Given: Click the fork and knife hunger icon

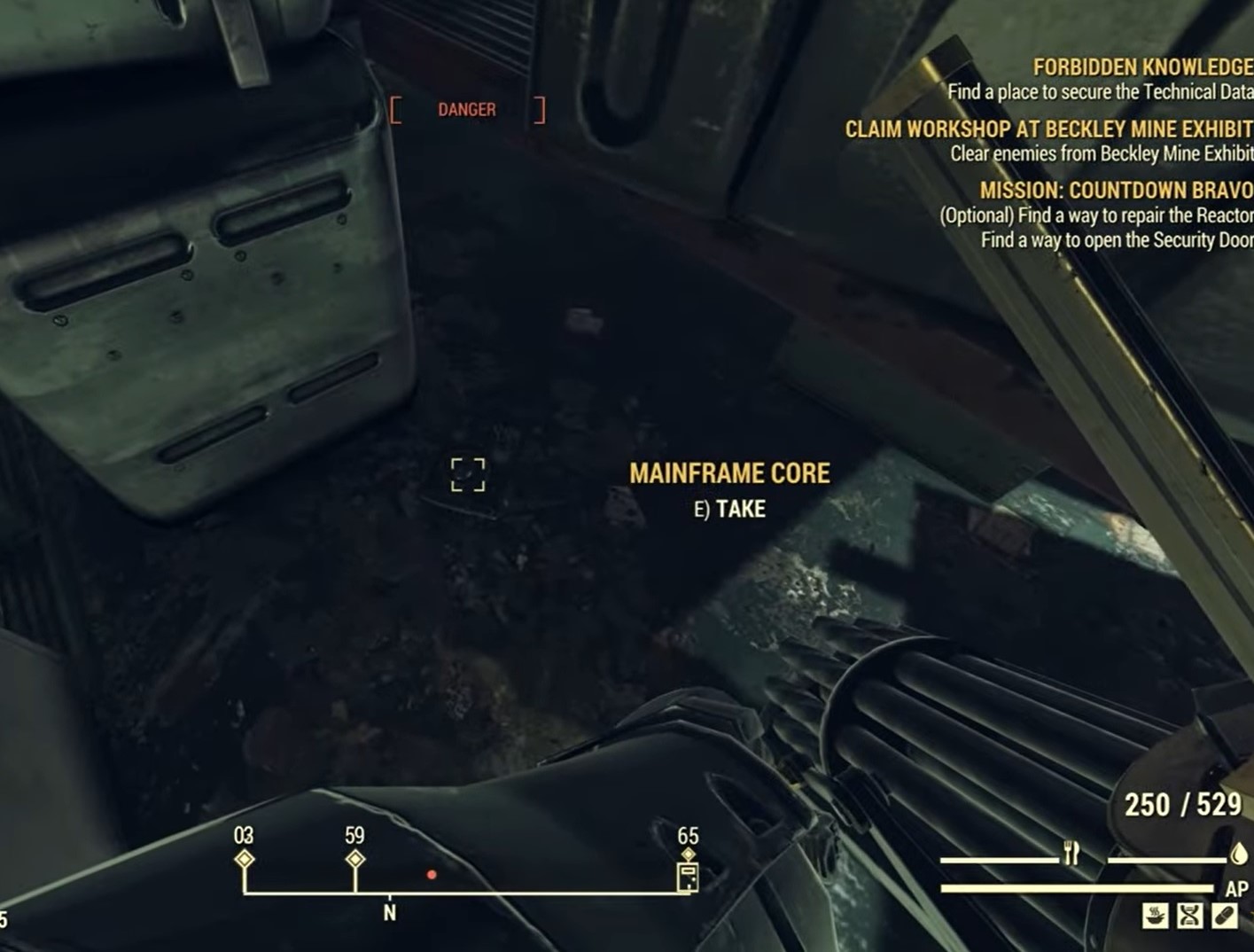Looking at the screenshot, I should click(1071, 854).
